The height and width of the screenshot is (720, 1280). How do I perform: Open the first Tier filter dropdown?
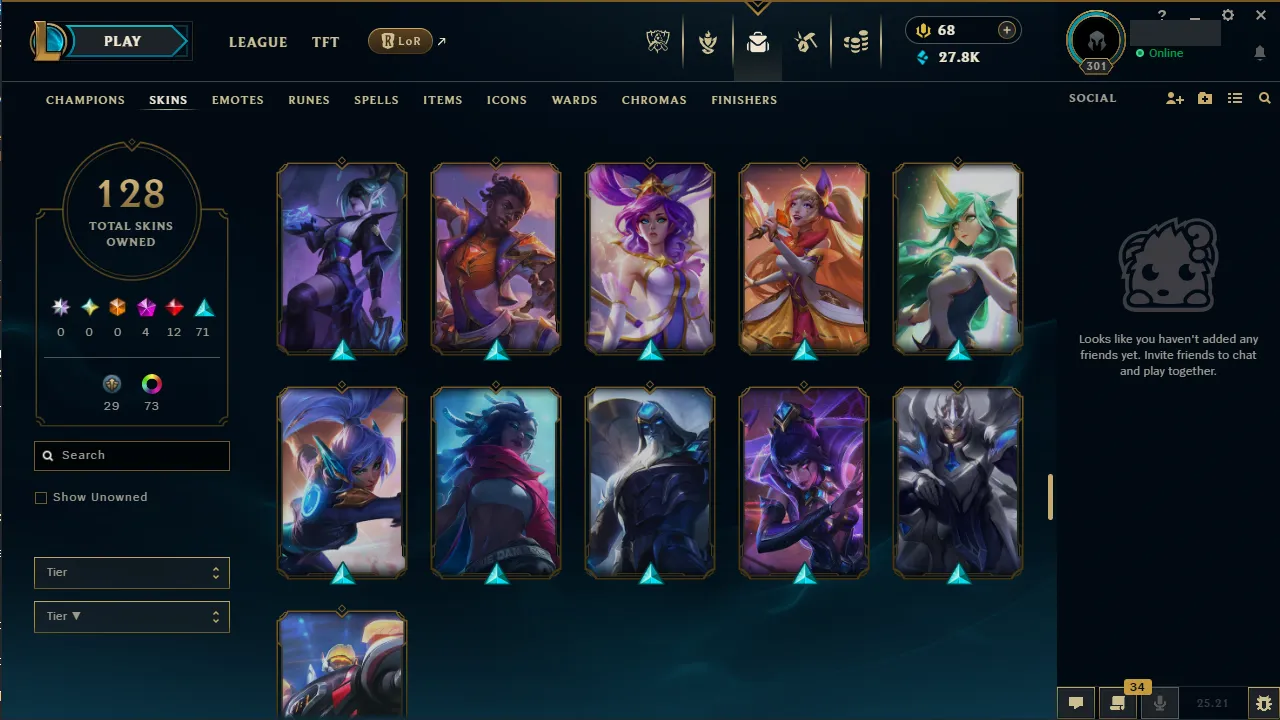[131, 572]
